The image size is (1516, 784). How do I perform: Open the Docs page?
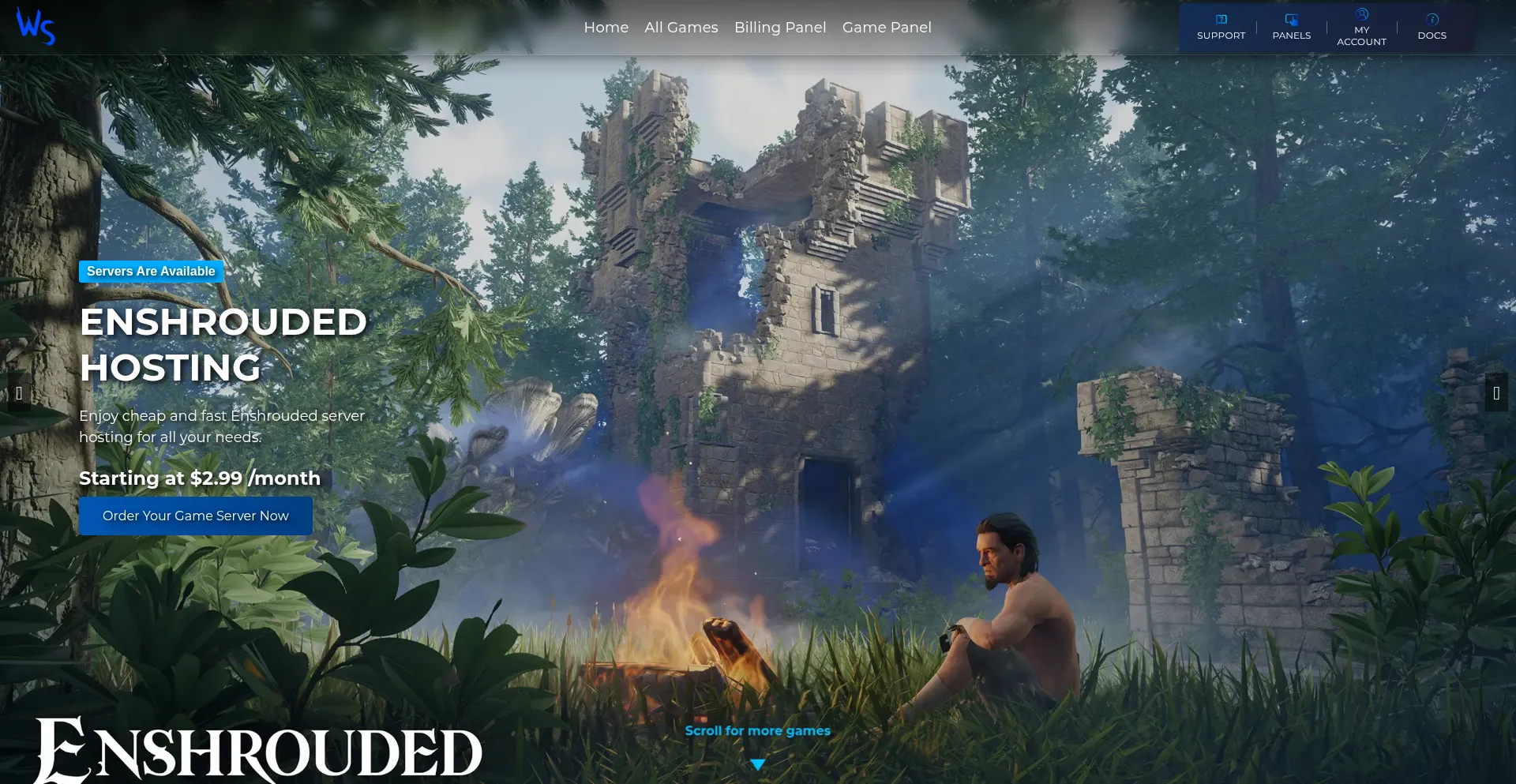coord(1432,28)
